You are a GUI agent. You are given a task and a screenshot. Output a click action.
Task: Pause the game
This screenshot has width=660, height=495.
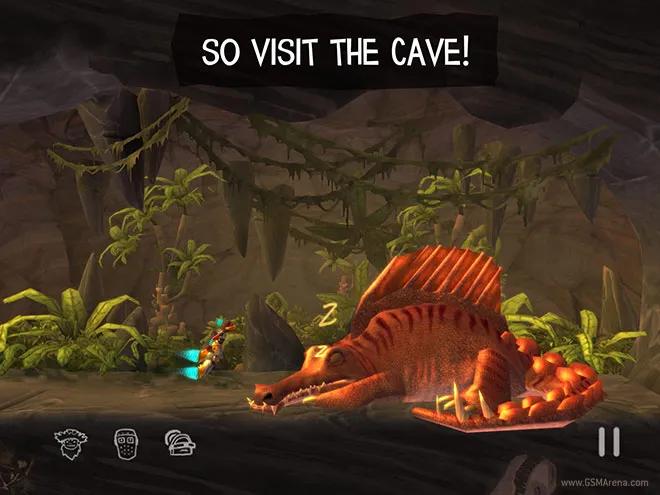608,442
